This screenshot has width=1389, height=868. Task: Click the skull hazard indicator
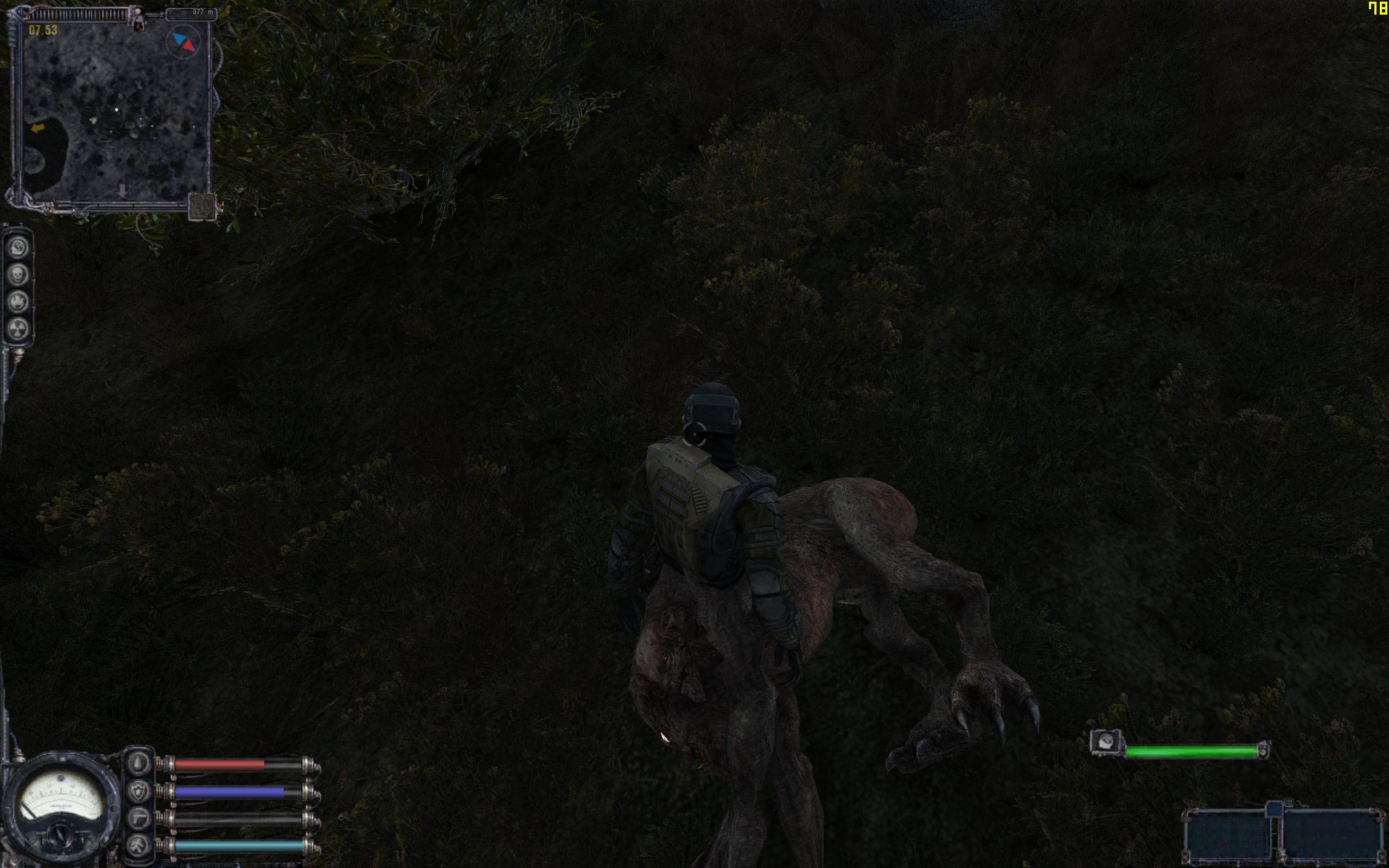tap(18, 275)
